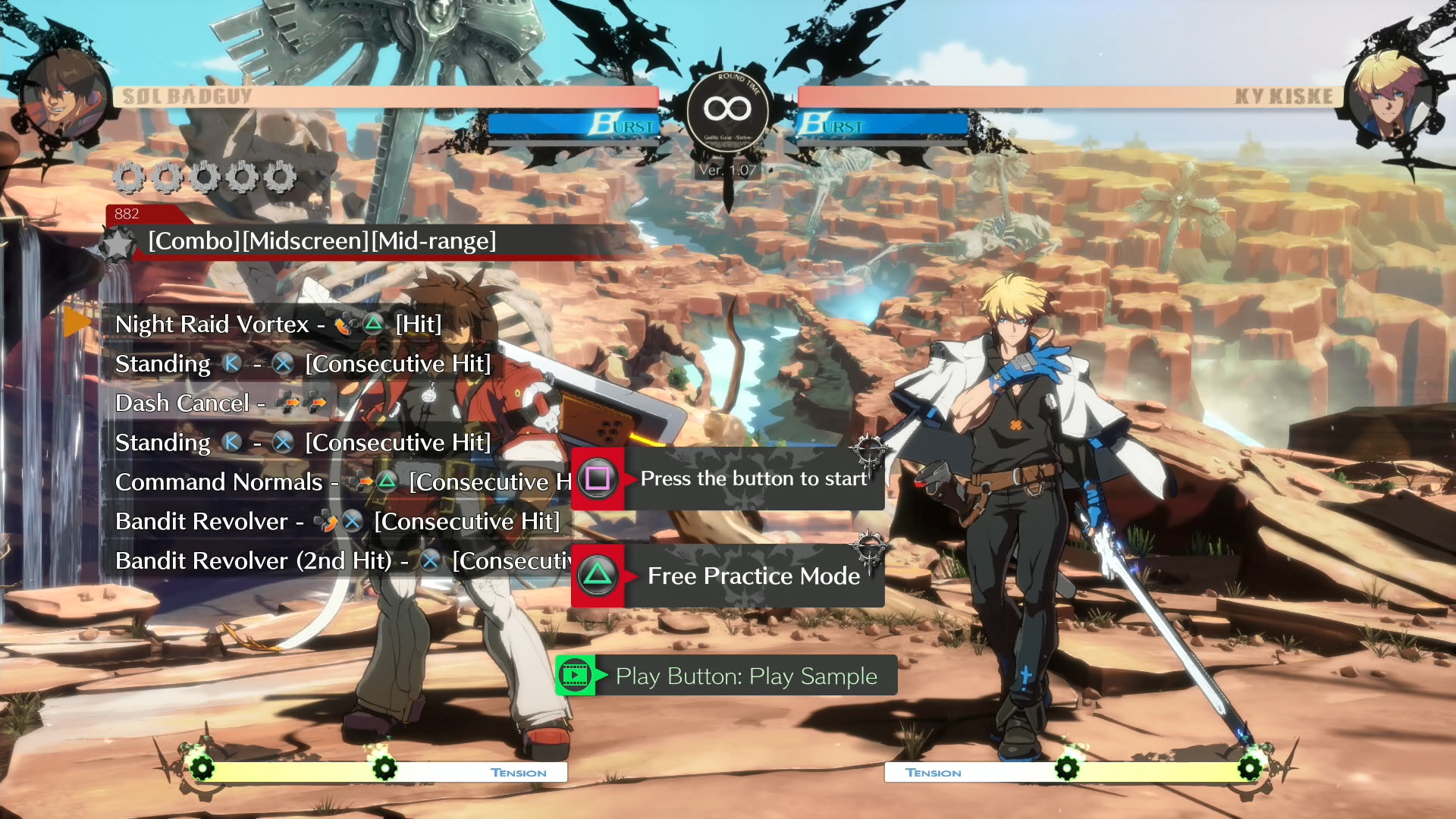Choose the Dash Cancel step row

click(x=220, y=403)
